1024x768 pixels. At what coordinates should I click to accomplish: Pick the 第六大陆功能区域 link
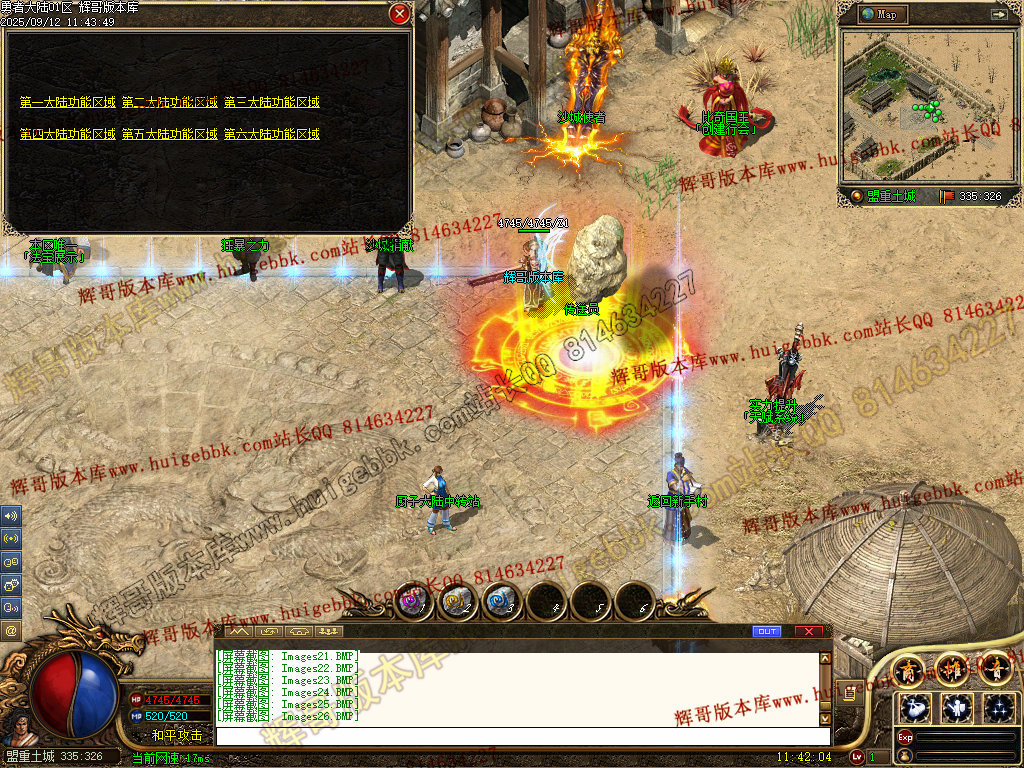tap(271, 134)
